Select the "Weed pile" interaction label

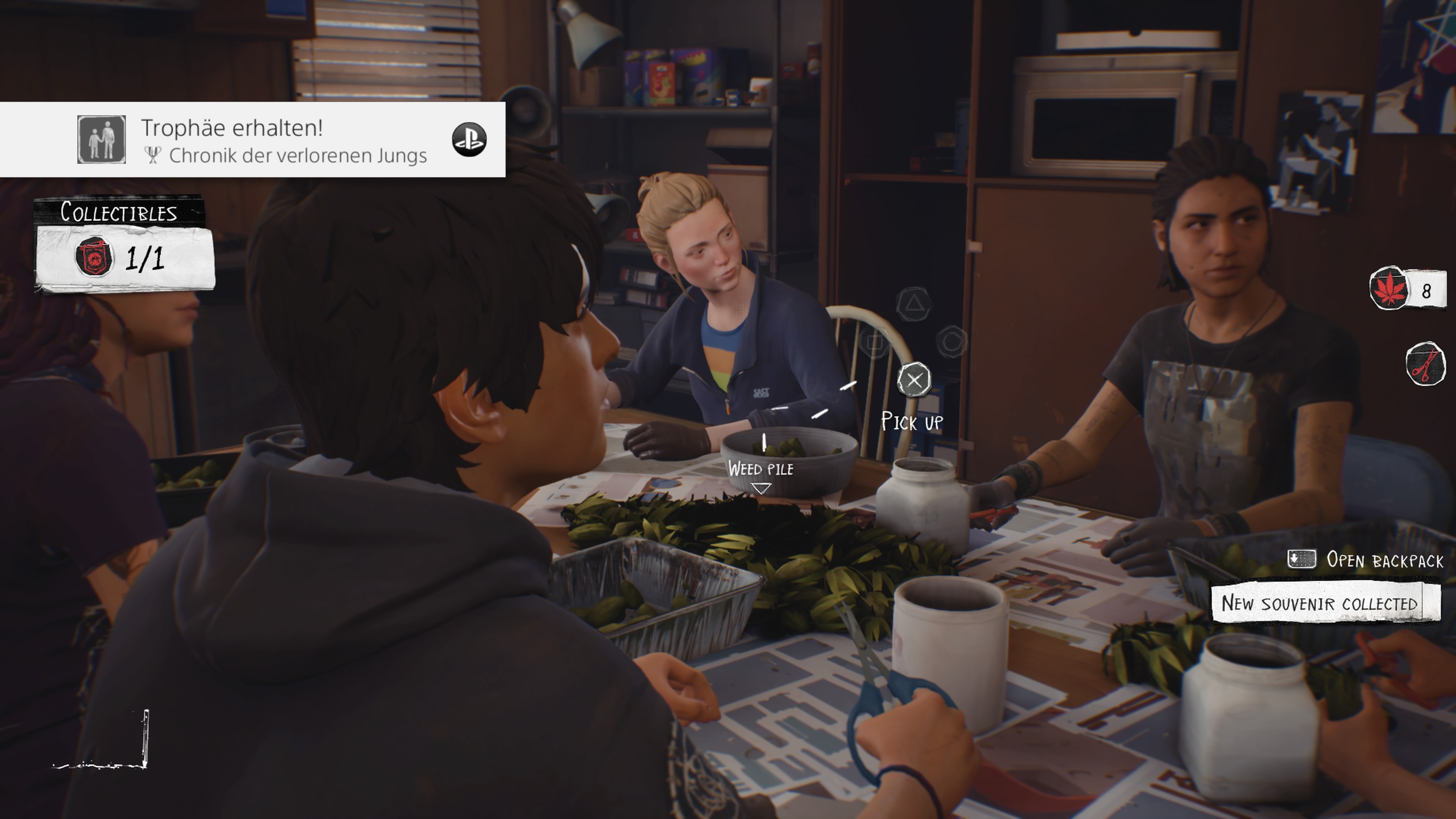click(760, 469)
